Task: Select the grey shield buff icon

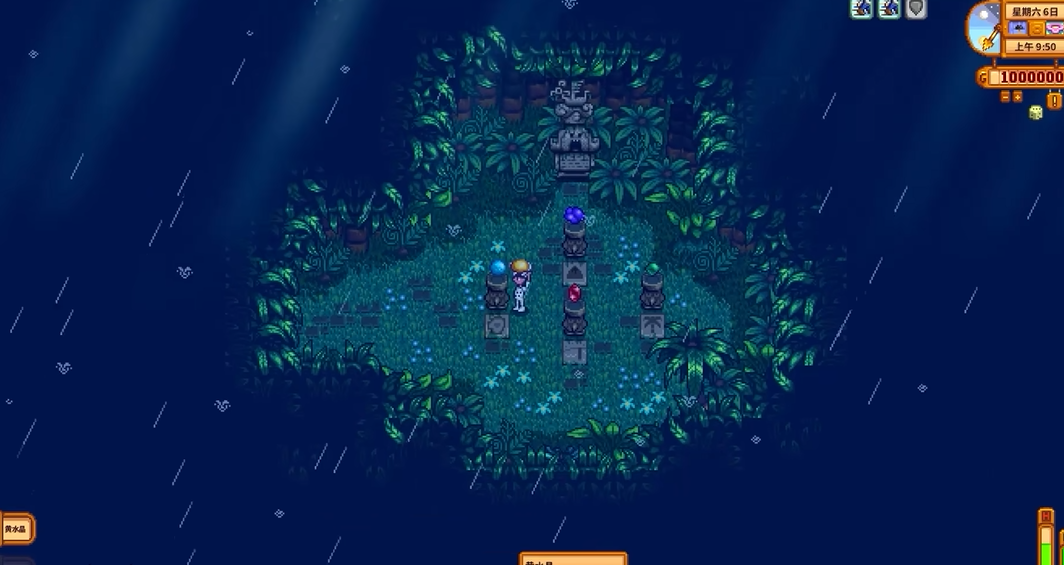Action: [915, 9]
